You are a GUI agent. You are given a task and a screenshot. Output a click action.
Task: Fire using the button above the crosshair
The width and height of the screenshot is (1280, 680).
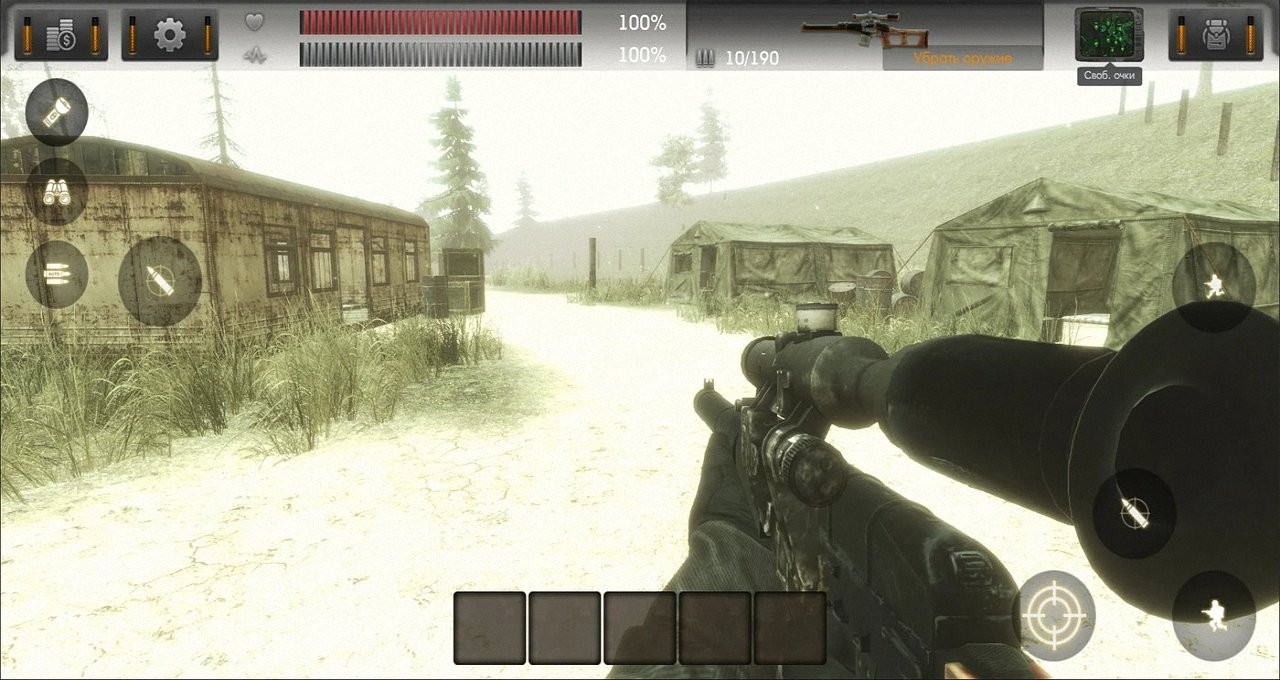1134,513
